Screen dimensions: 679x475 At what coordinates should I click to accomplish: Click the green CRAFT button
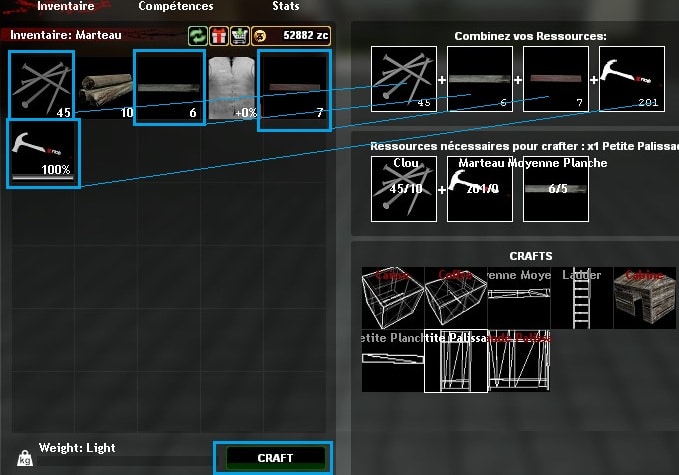(x=275, y=458)
